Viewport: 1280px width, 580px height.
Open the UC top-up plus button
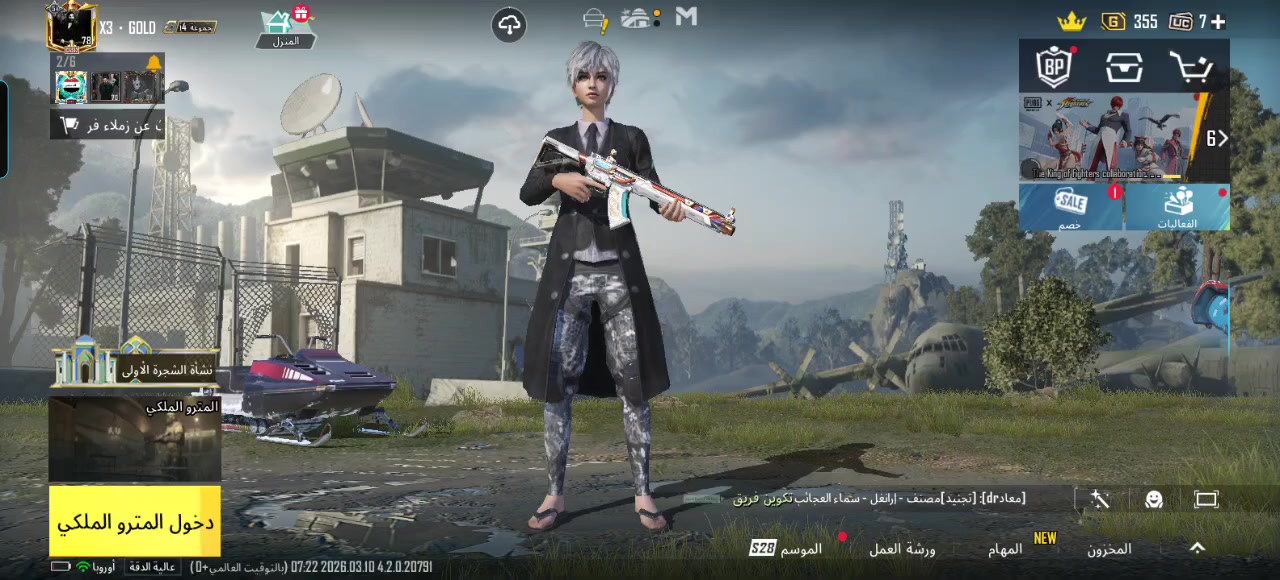[1218, 21]
